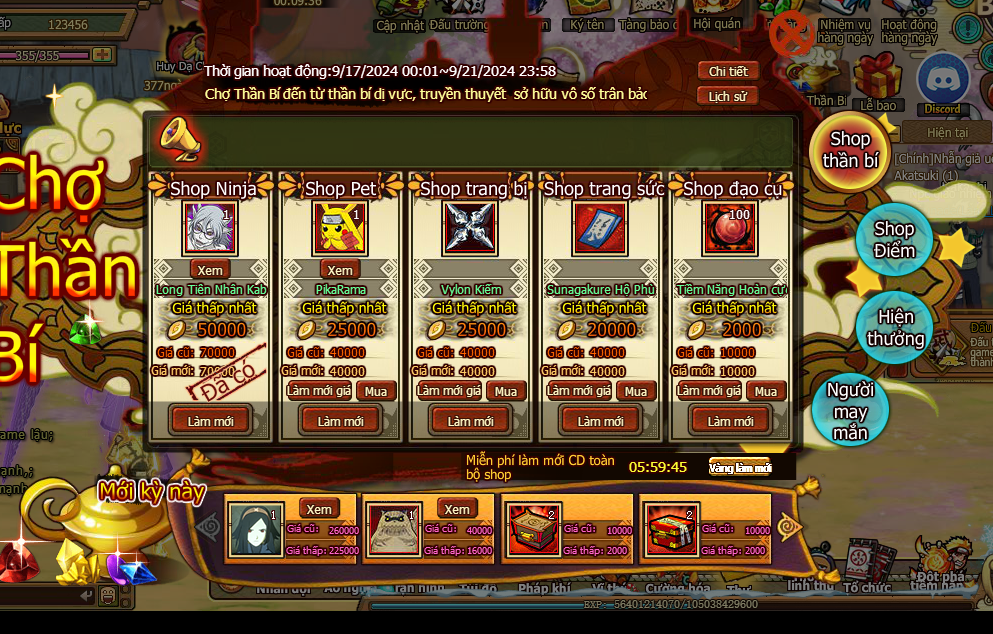993x634 pixels.
Task: Open the Người may mắn tab
Action: 851,410
